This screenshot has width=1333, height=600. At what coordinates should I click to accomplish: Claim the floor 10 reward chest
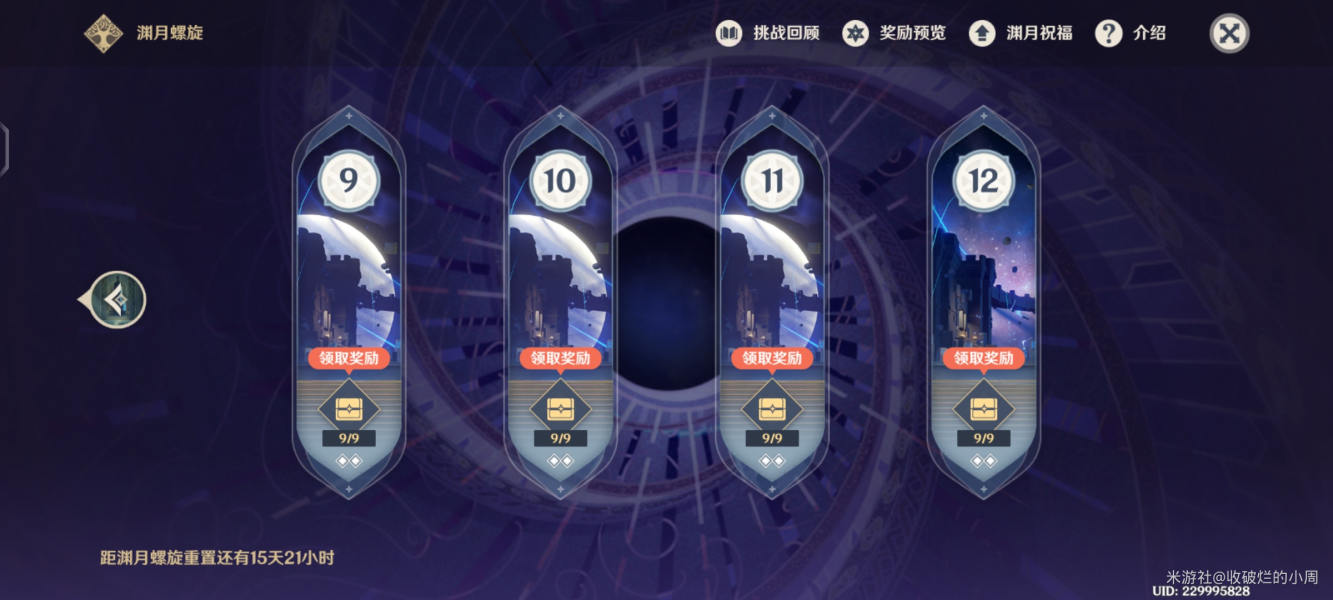coord(560,408)
